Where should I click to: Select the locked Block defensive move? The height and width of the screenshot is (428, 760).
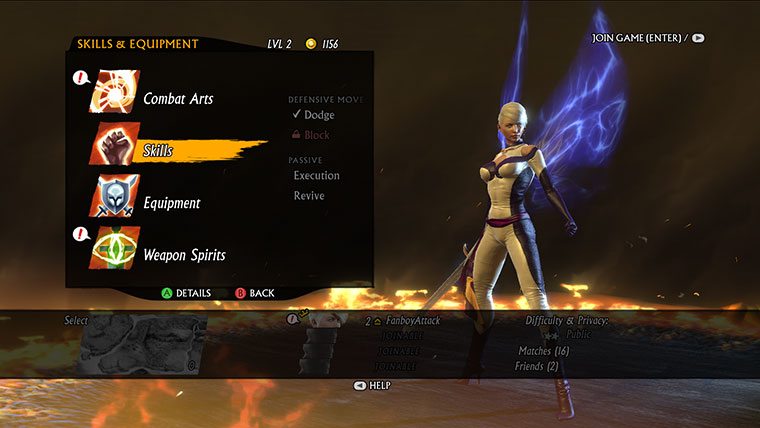pyautogui.click(x=316, y=135)
